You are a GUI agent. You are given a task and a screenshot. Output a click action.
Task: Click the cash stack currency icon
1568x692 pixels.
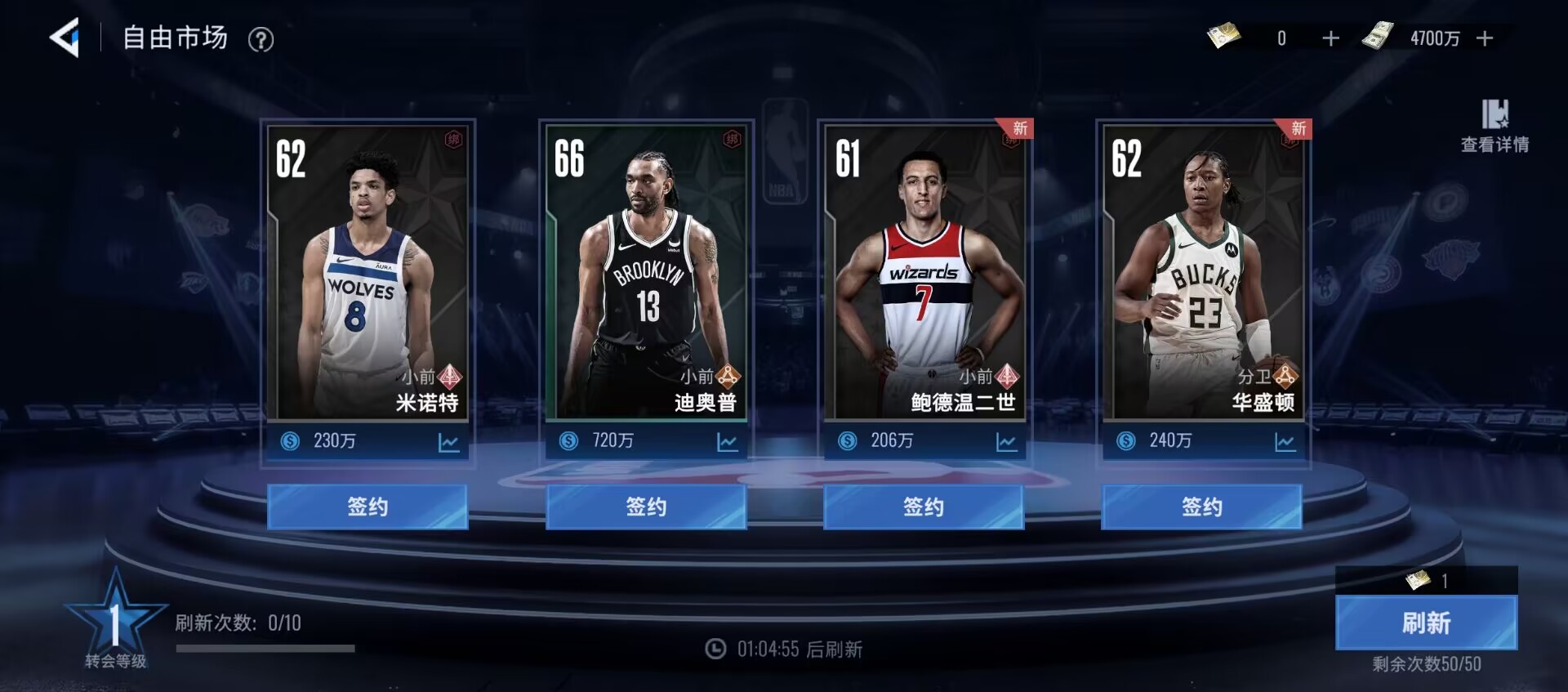(x=1380, y=36)
